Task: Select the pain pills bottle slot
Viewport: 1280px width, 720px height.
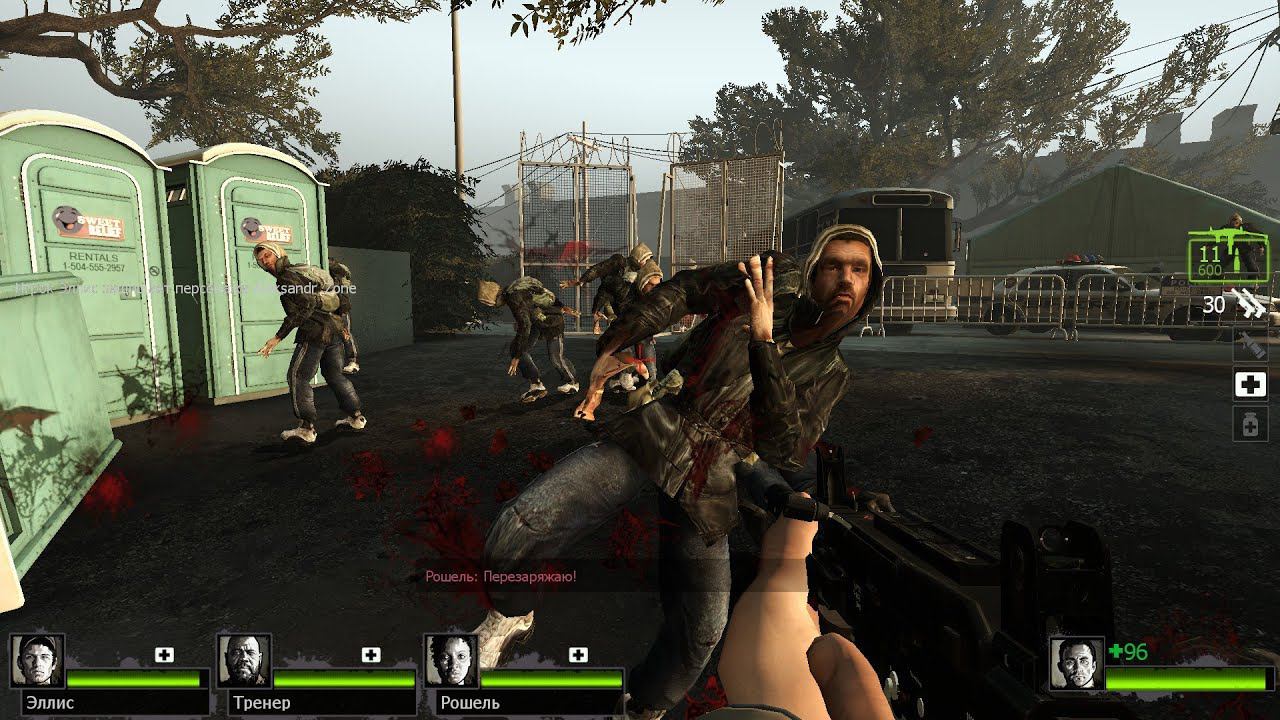Action: coord(1250,425)
